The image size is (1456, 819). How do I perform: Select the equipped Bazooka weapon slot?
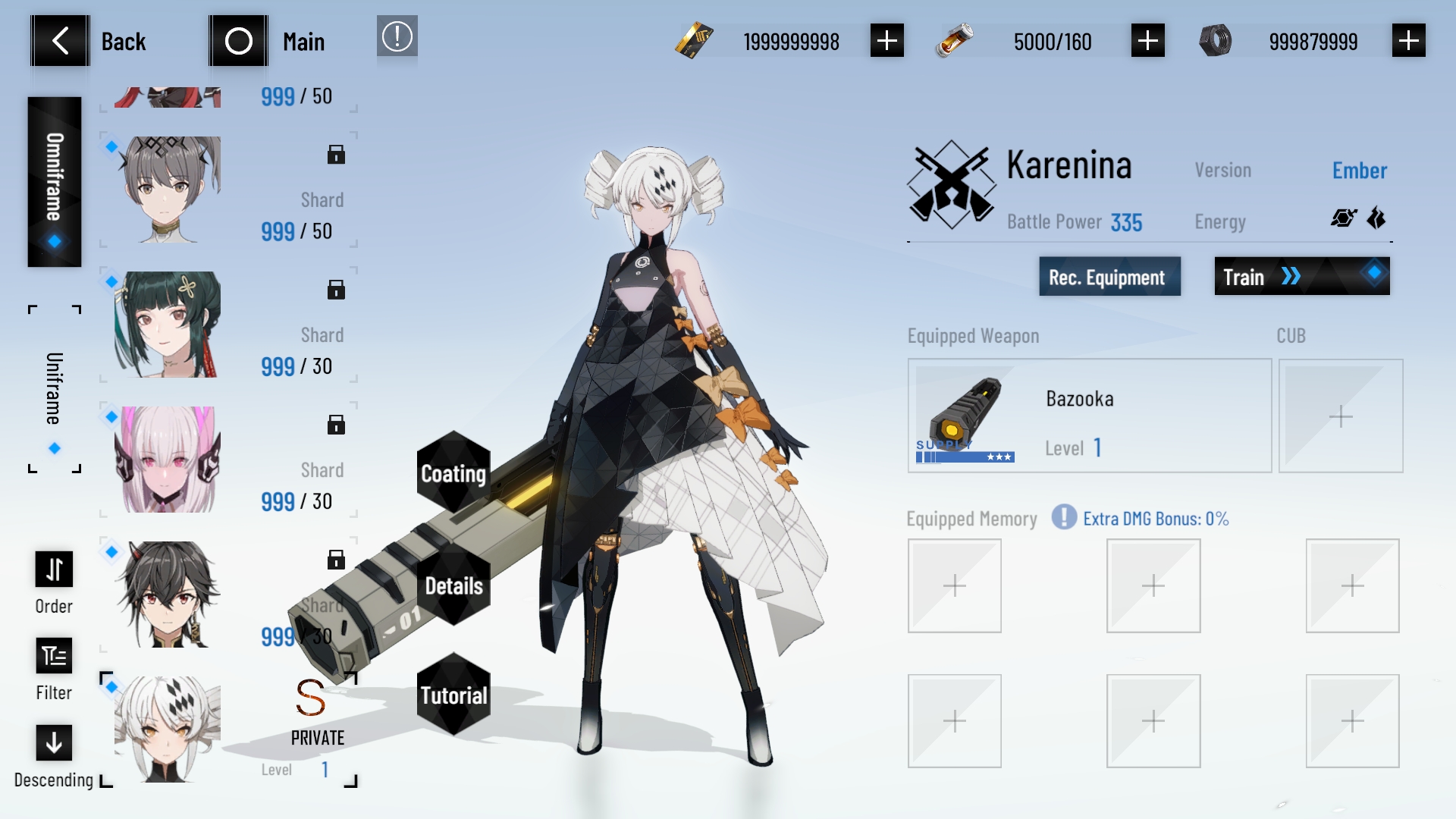coord(1089,416)
